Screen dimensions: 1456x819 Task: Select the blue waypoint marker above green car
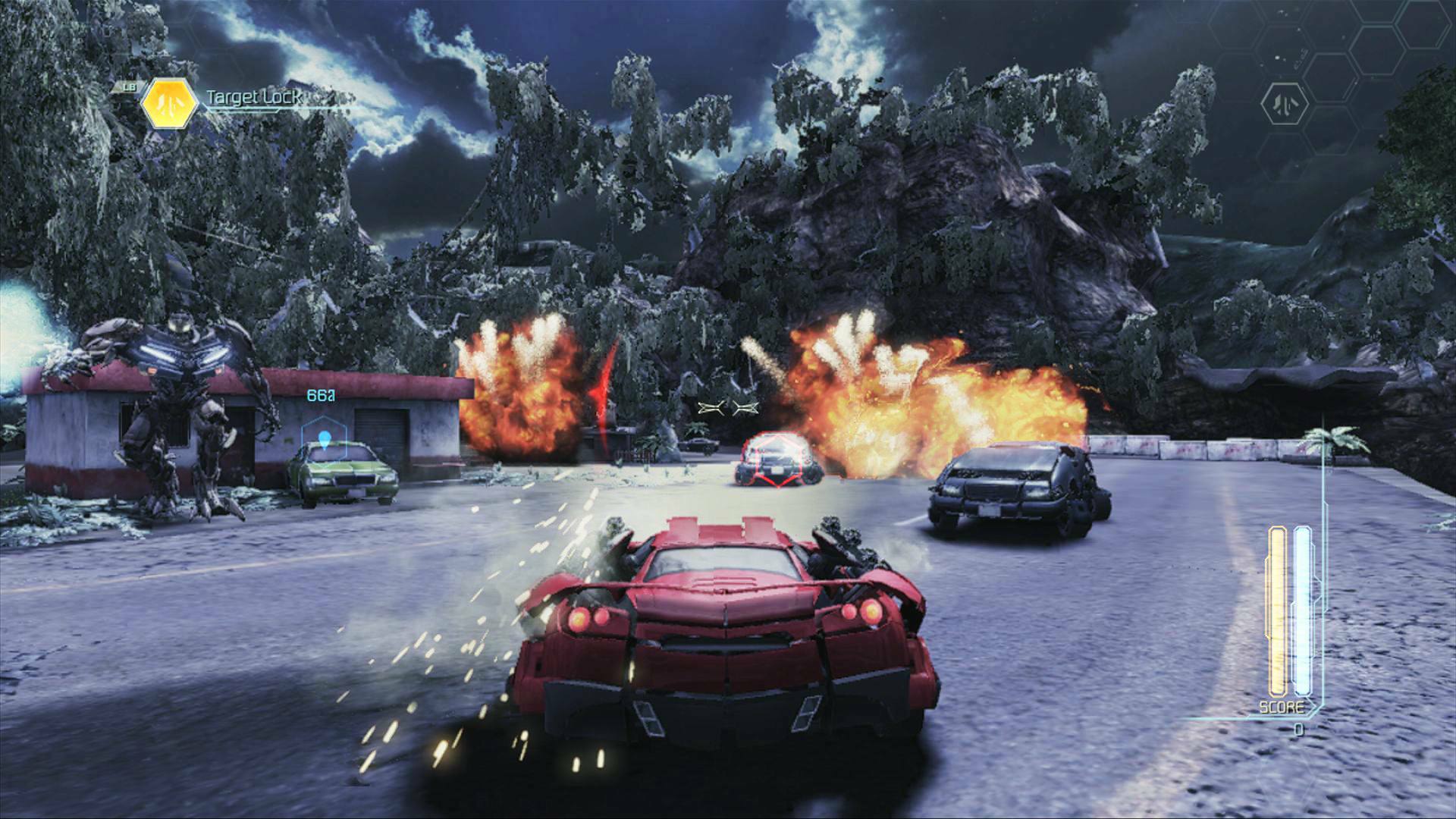click(x=326, y=438)
